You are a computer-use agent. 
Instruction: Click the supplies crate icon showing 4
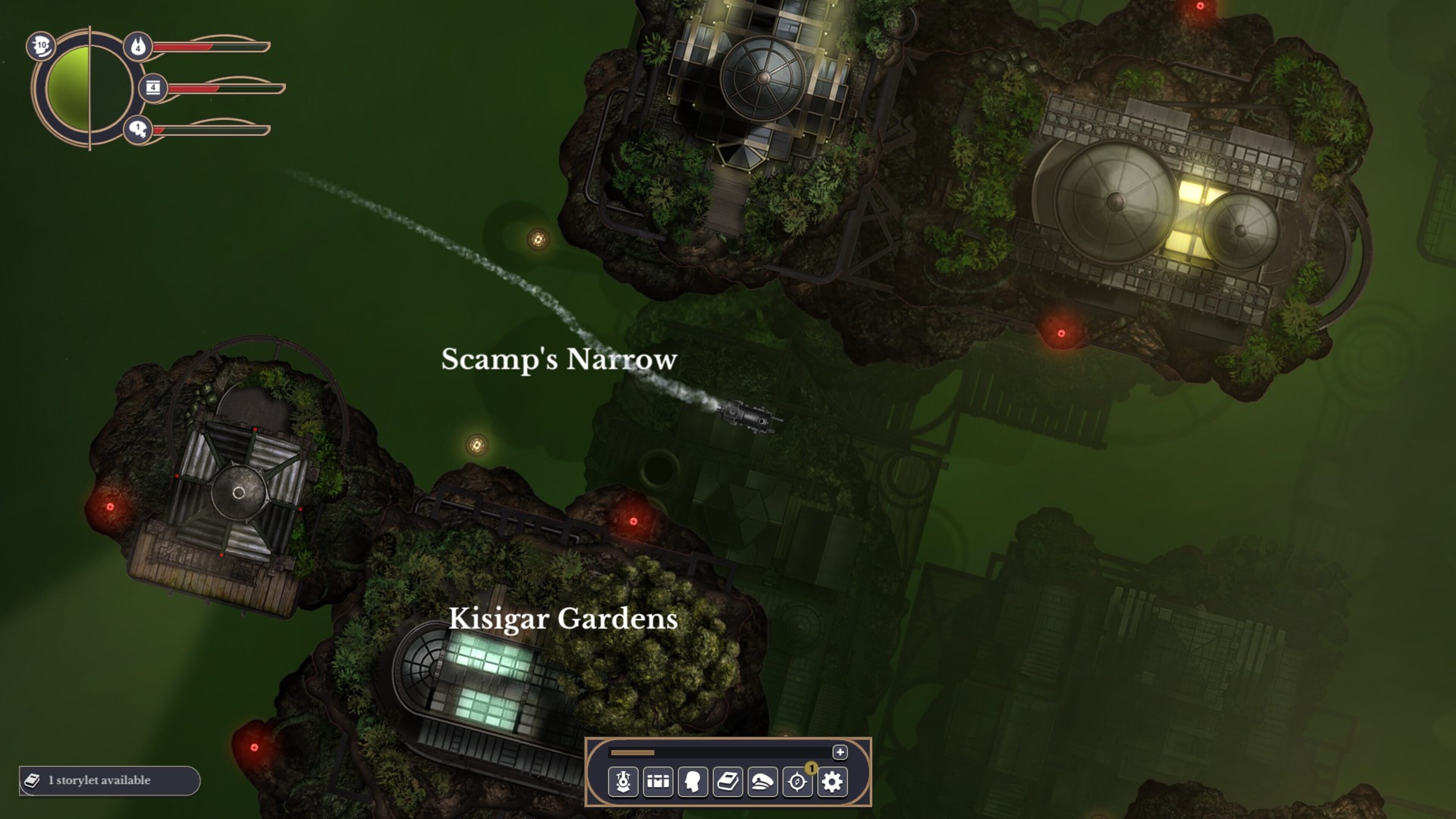(153, 88)
